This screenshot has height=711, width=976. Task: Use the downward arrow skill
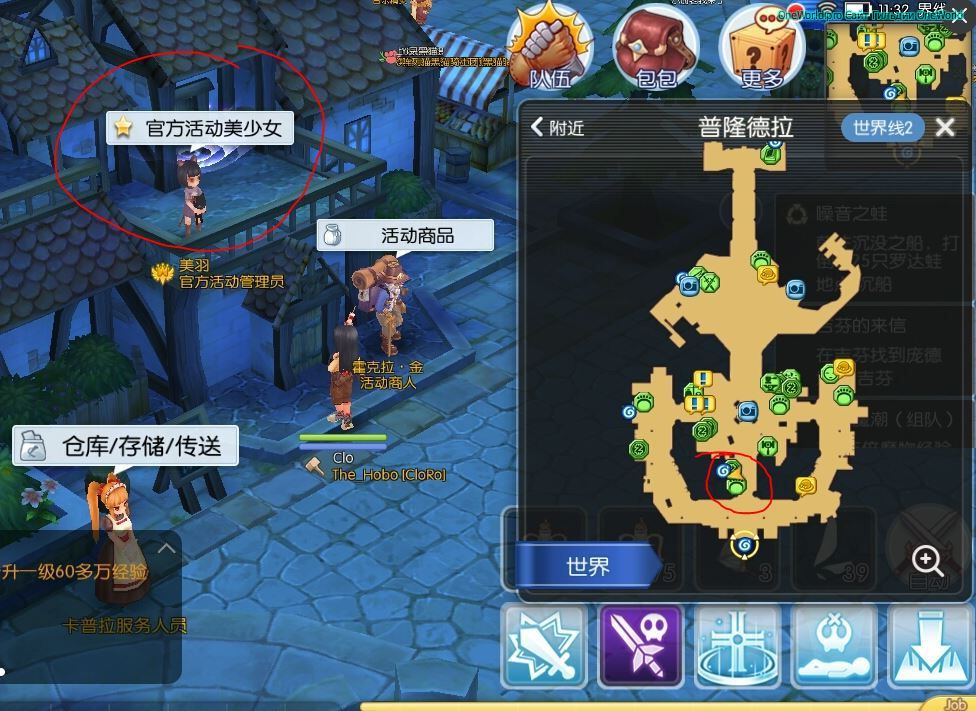tap(930, 646)
